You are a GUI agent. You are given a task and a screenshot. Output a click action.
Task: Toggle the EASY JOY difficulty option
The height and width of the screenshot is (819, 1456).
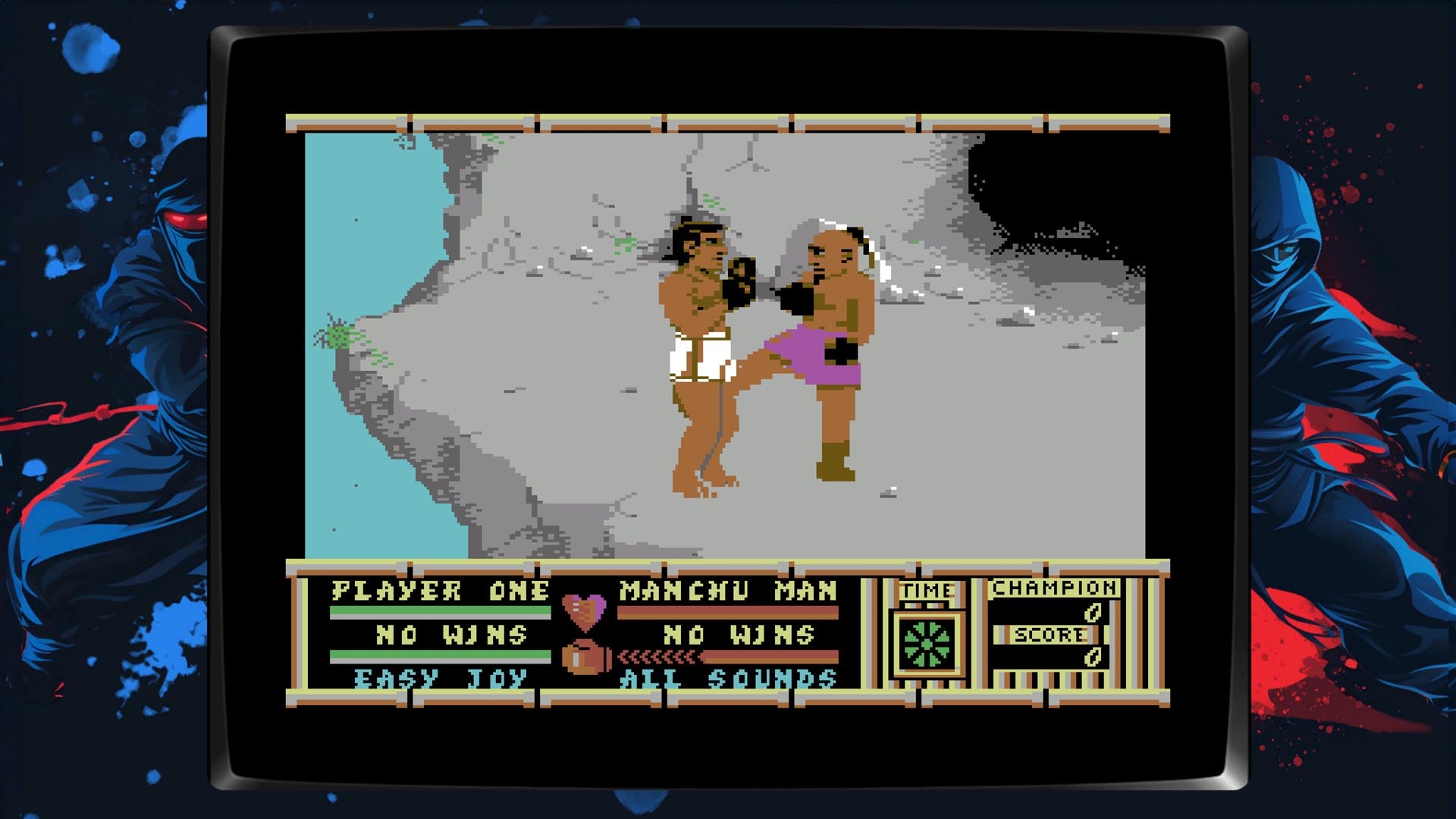pyautogui.click(x=440, y=677)
